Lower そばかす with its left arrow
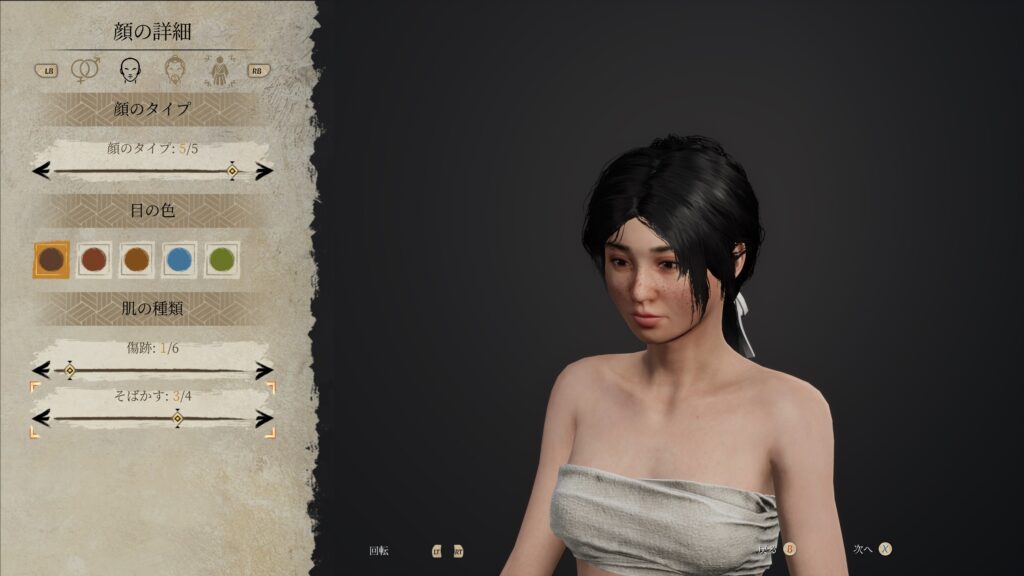Screen dimensions: 1024x576 [x=41, y=418]
